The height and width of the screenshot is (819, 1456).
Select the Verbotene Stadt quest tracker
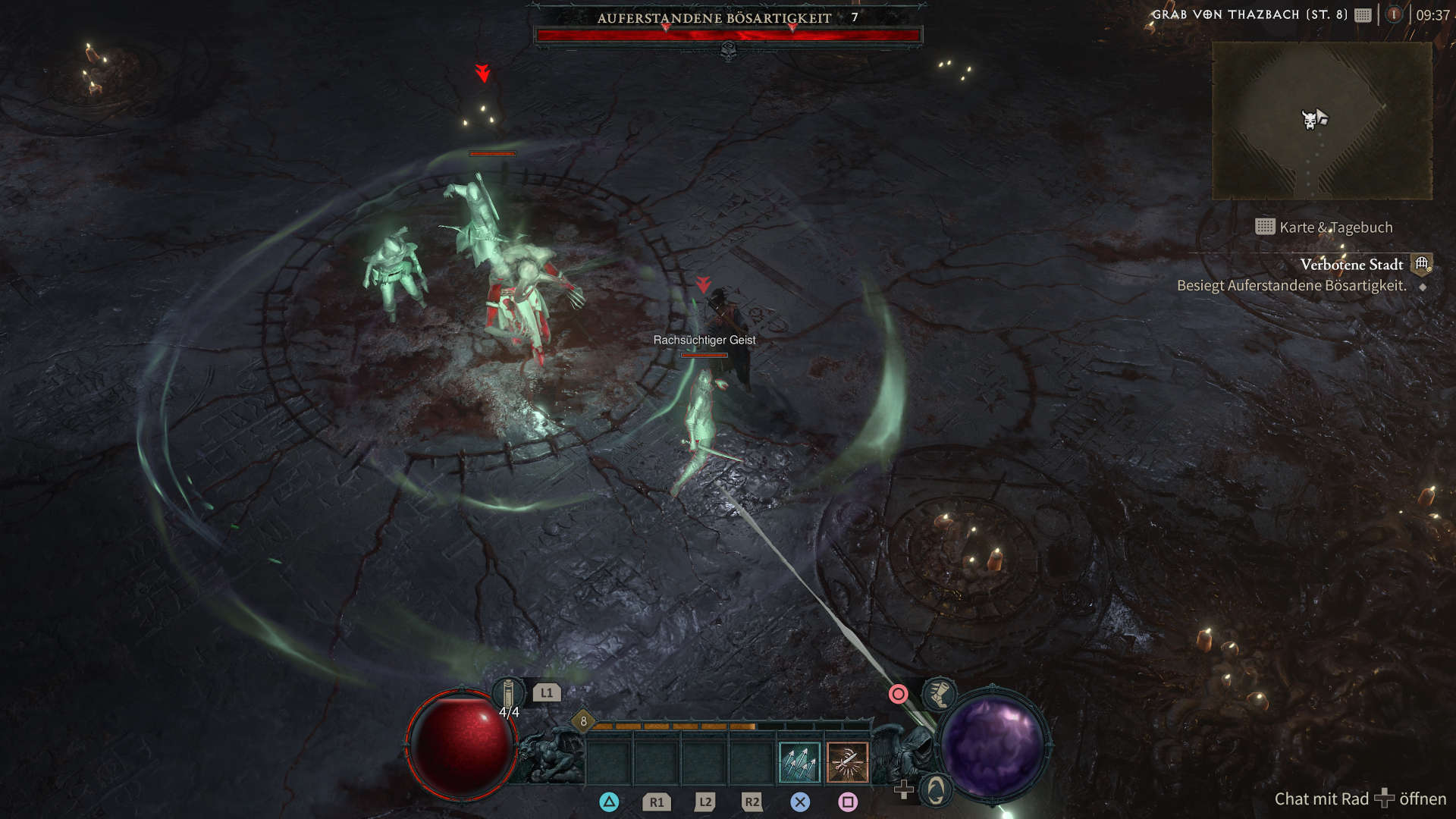(x=1351, y=265)
